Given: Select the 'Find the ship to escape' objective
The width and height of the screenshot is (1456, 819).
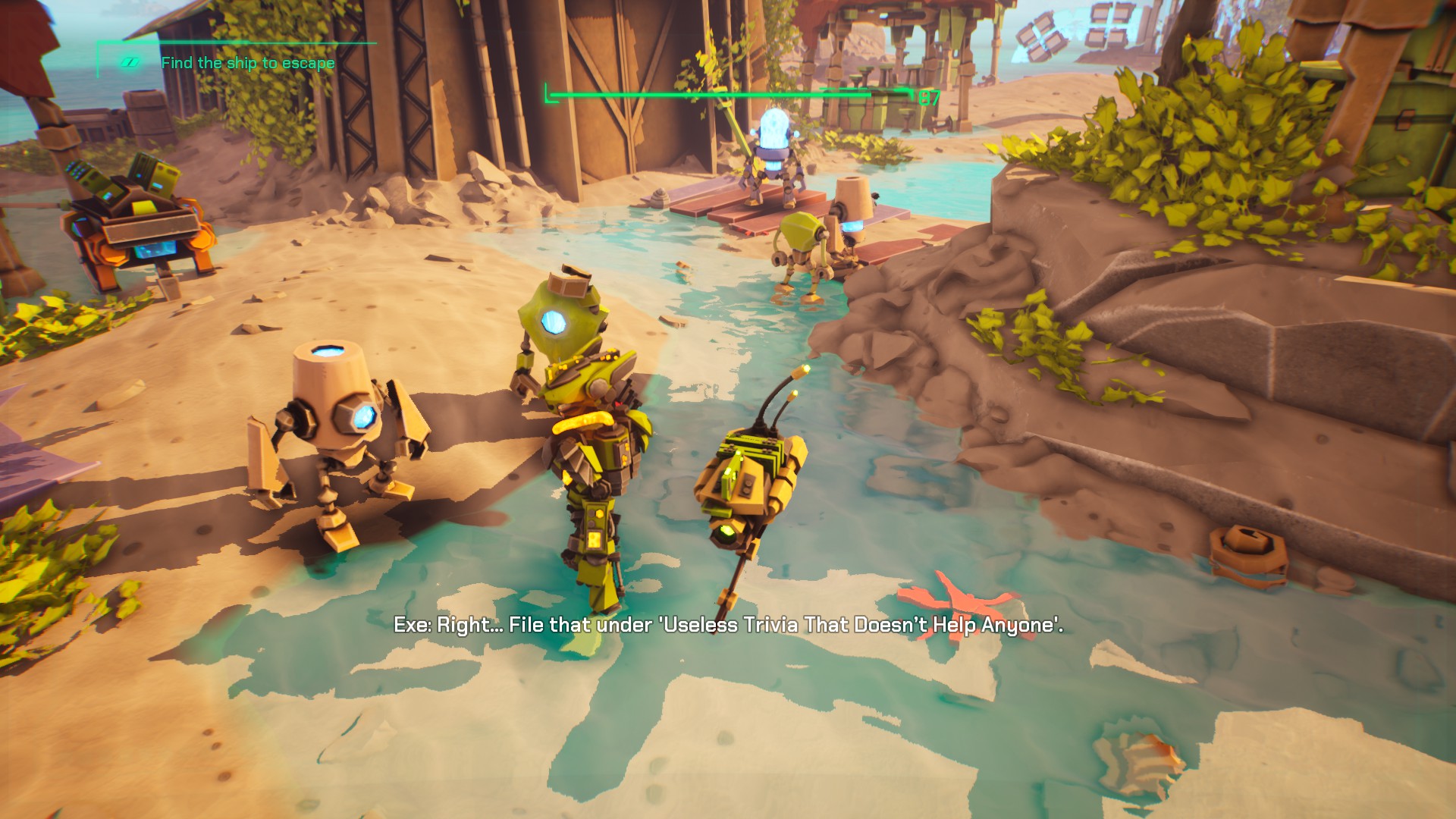Looking at the screenshot, I should 247,63.
